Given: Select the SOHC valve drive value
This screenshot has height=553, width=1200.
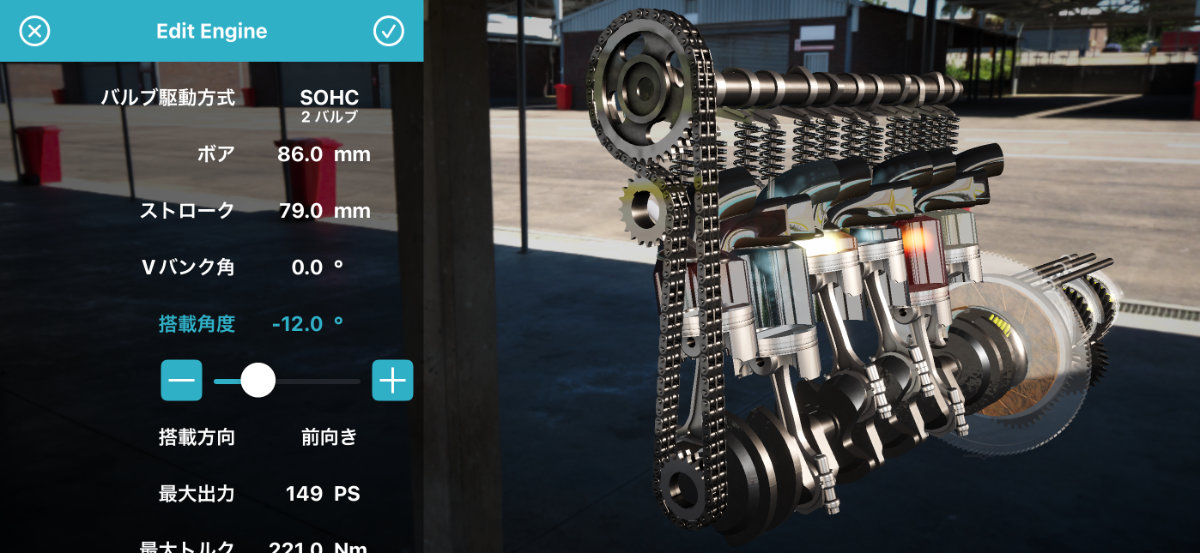Looking at the screenshot, I should 329,98.
